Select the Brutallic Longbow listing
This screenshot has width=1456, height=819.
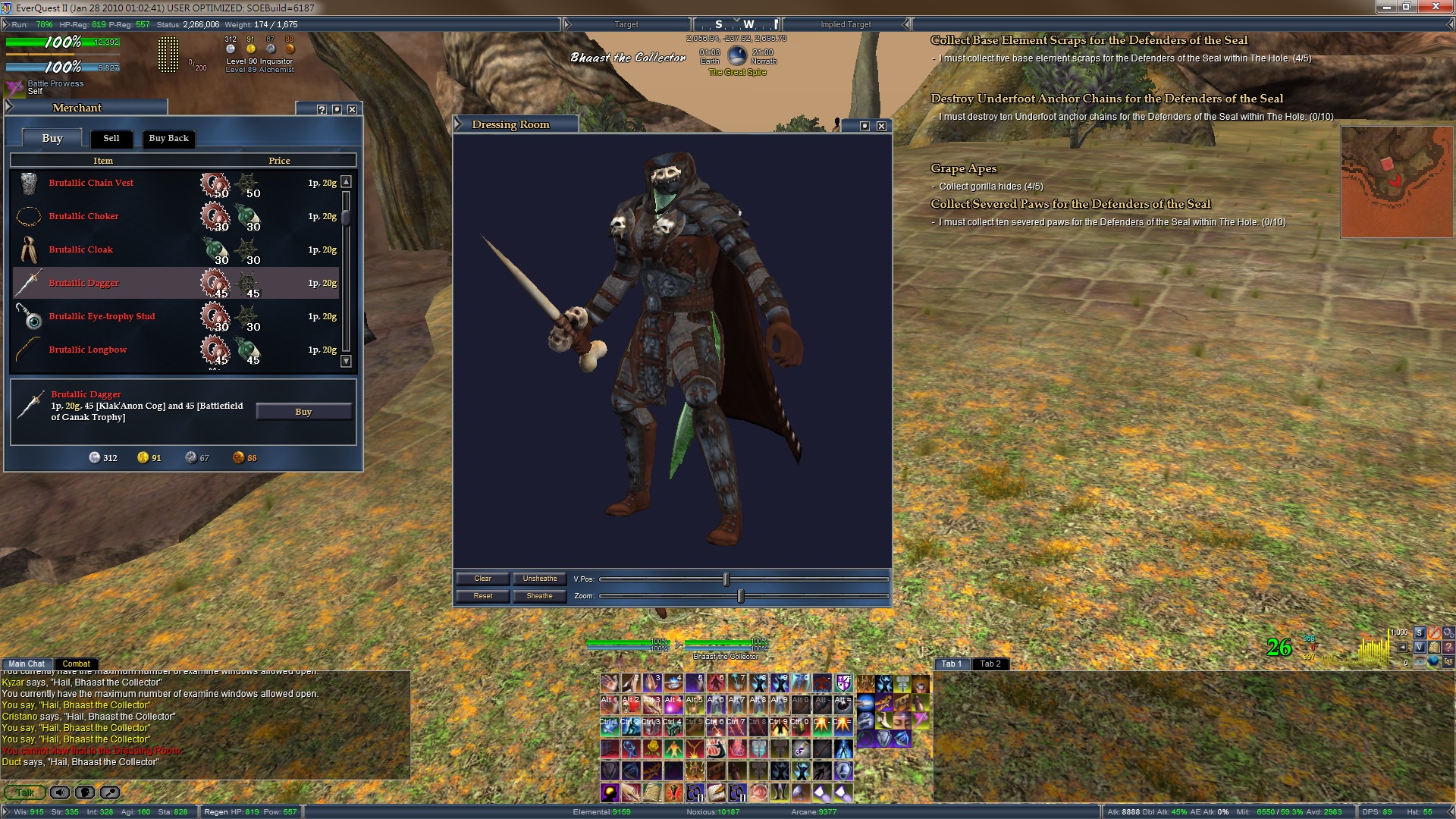[x=88, y=350]
